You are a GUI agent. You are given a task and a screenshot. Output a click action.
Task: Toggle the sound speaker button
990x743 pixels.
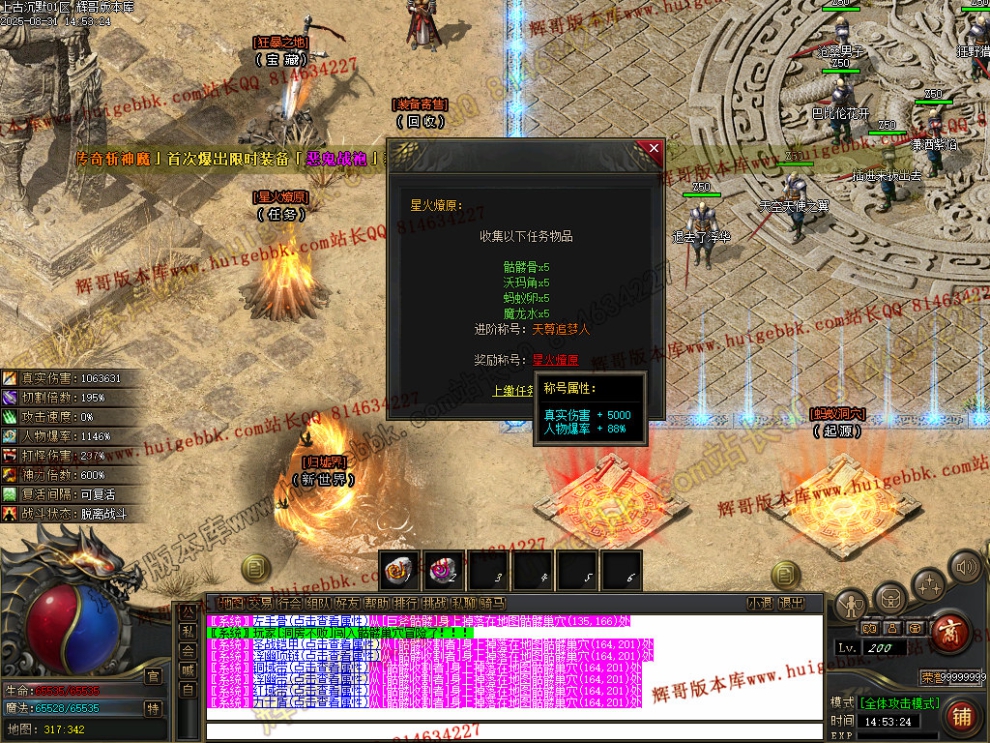tap(966, 568)
